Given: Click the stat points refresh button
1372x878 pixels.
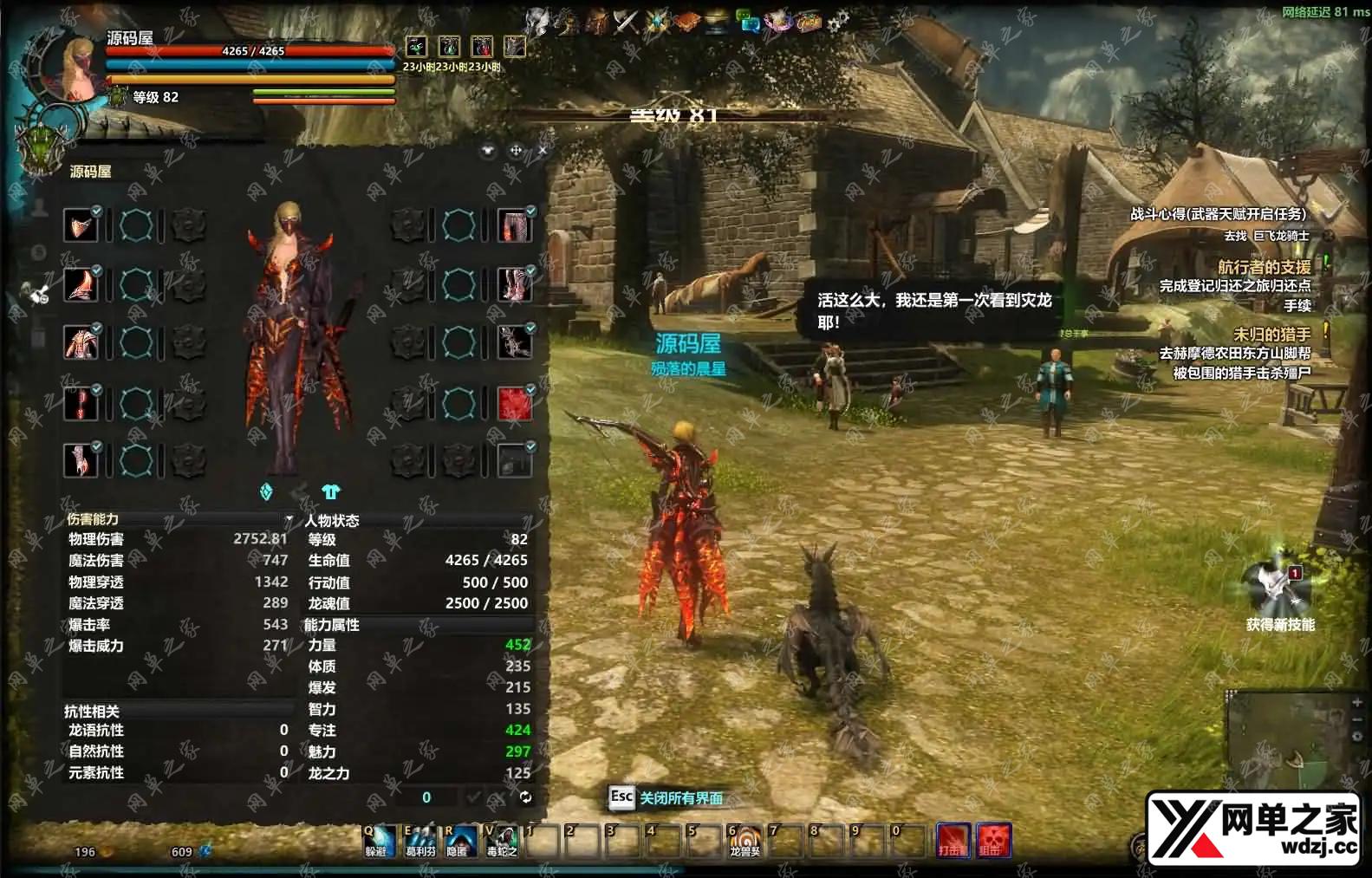Looking at the screenshot, I should point(525,797).
